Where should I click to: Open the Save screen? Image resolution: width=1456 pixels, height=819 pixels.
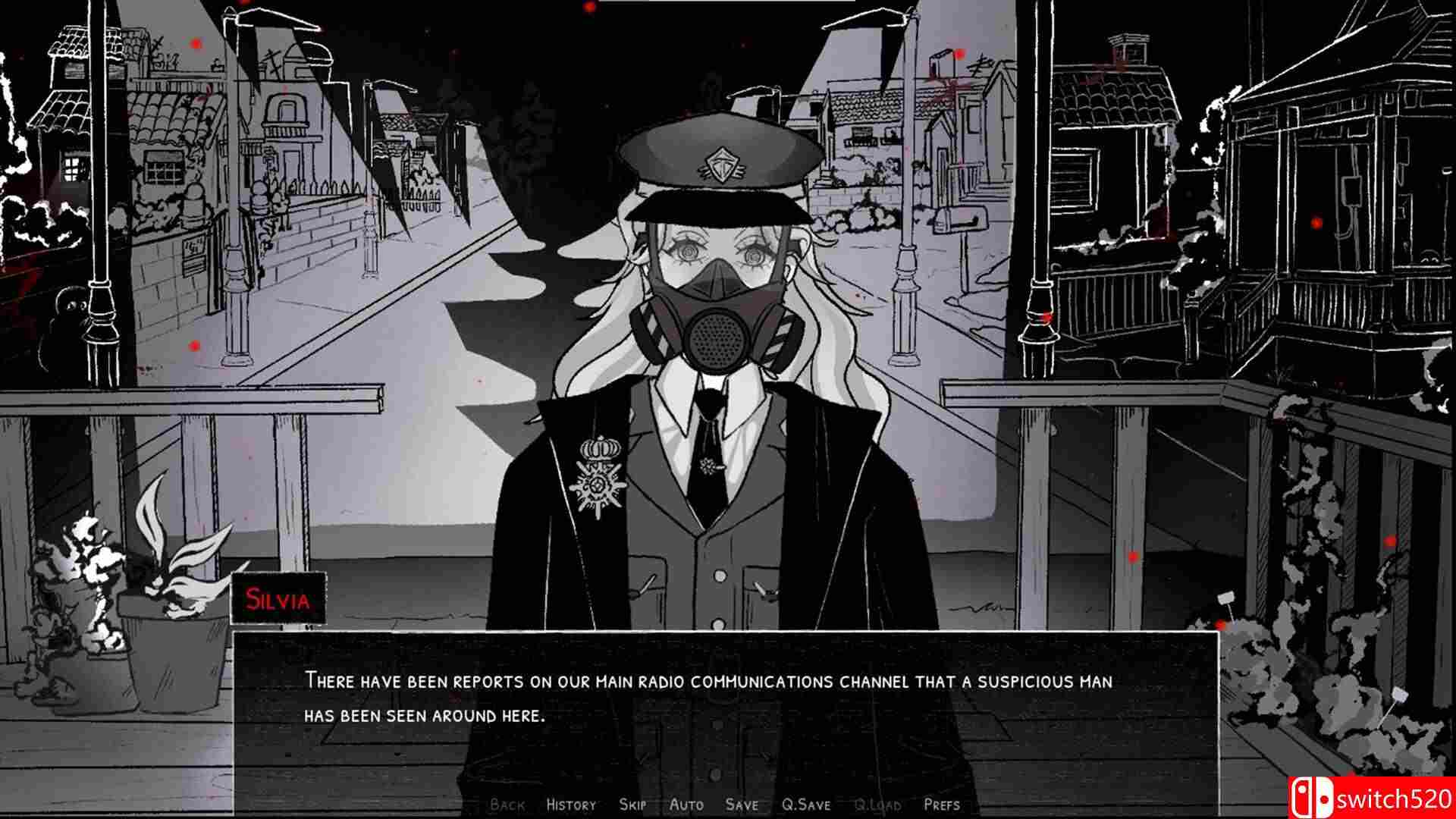pyautogui.click(x=742, y=804)
